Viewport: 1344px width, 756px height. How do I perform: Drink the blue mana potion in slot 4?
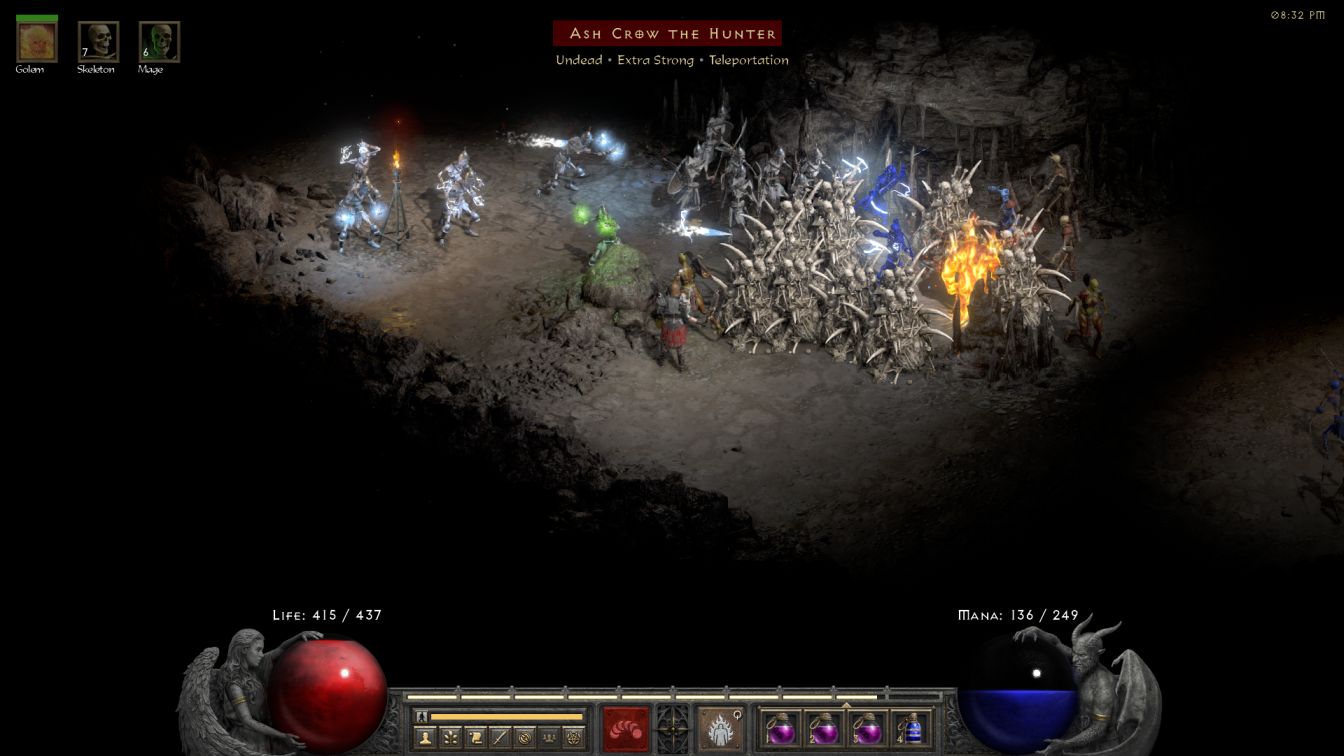click(910, 728)
